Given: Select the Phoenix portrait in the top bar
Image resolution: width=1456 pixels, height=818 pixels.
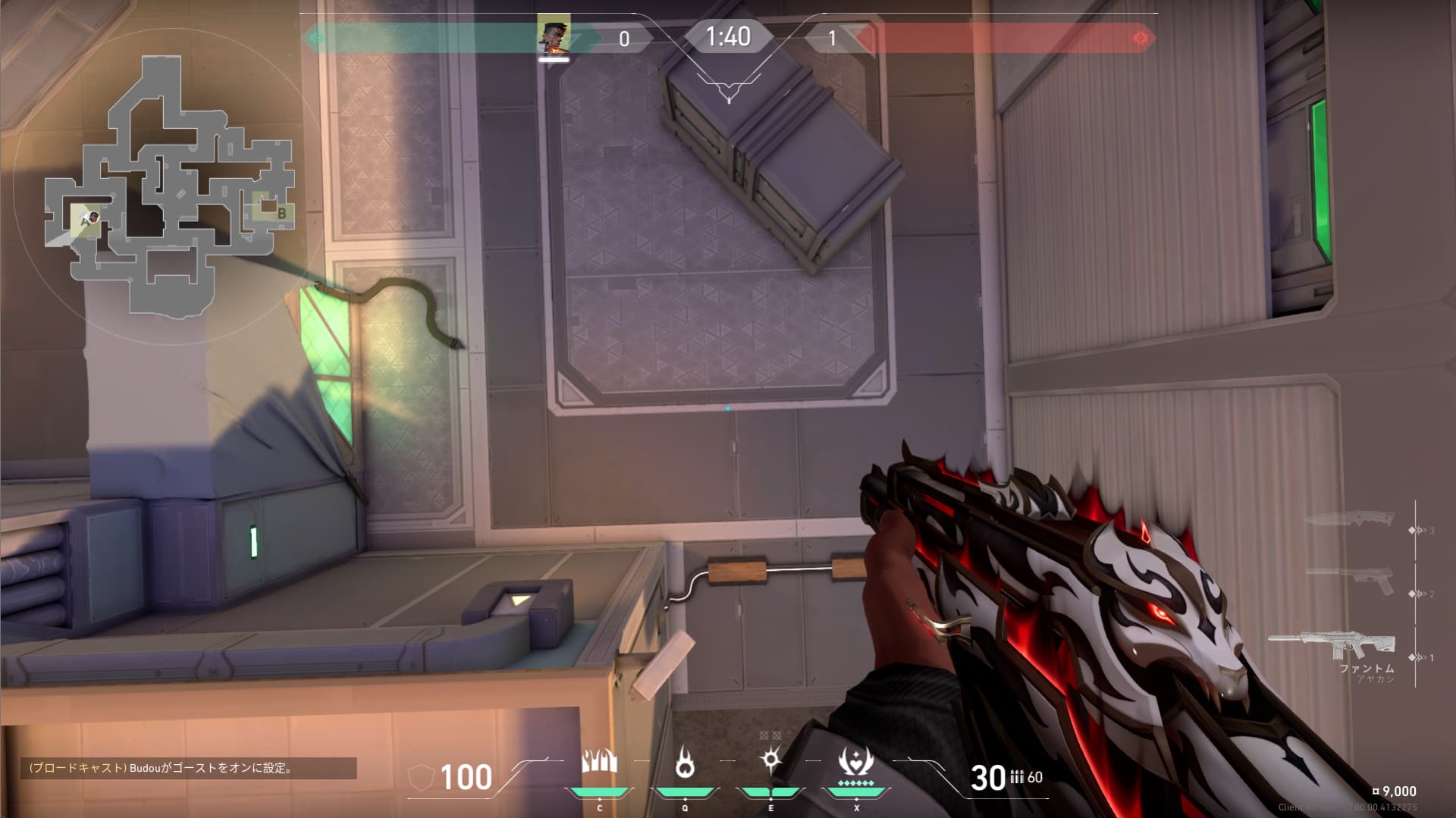Looking at the screenshot, I should click(554, 36).
